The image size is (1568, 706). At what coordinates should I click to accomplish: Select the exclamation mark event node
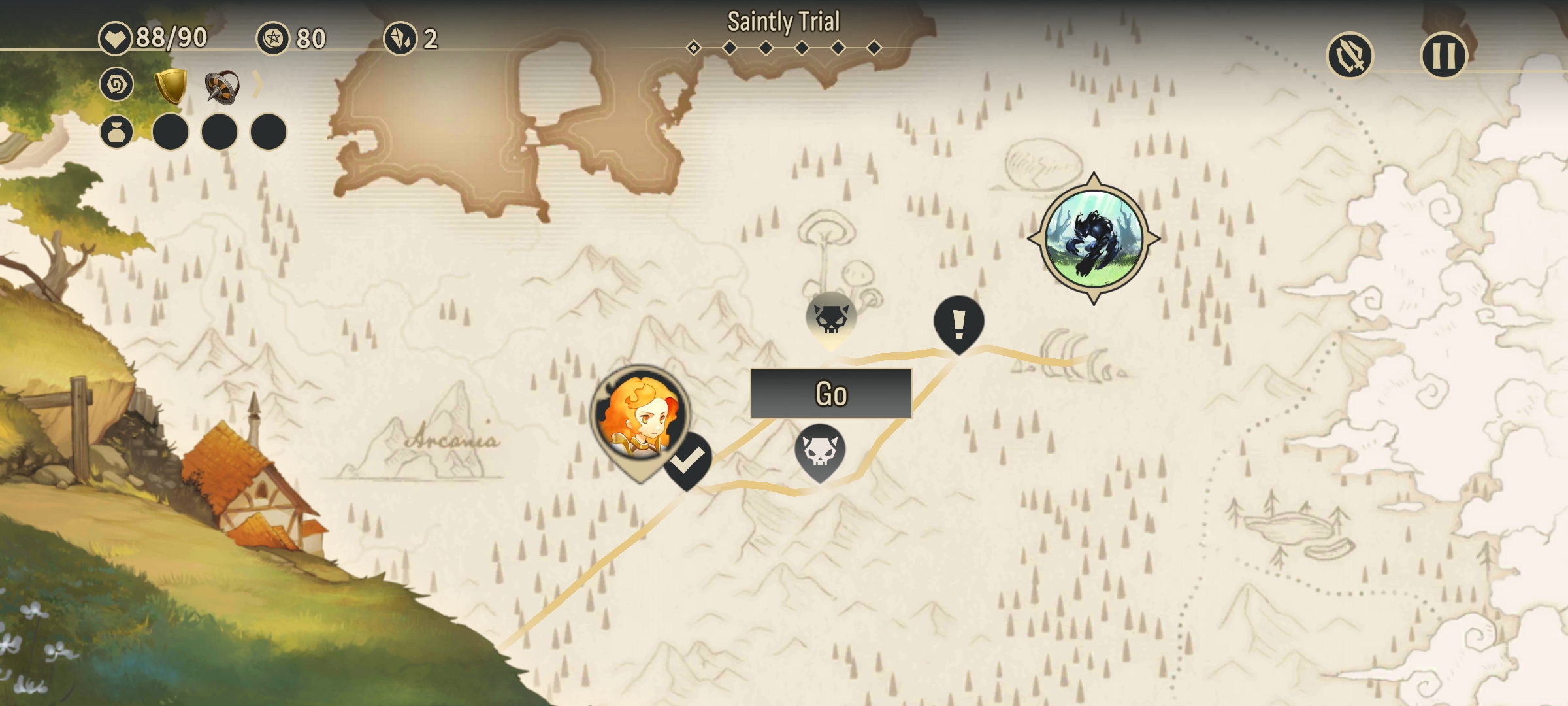[x=958, y=322]
